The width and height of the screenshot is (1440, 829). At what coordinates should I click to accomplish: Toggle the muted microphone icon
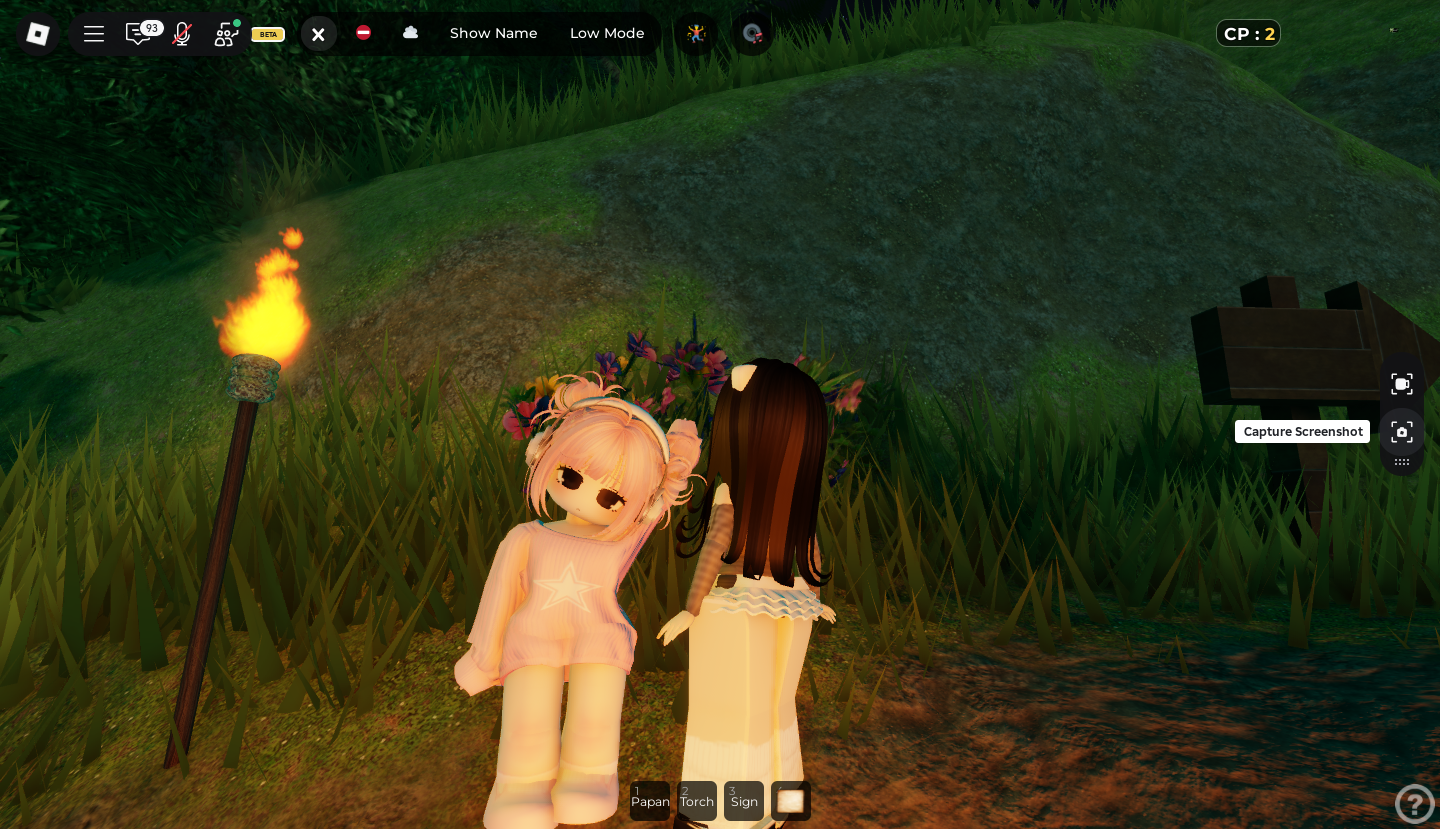pos(181,34)
